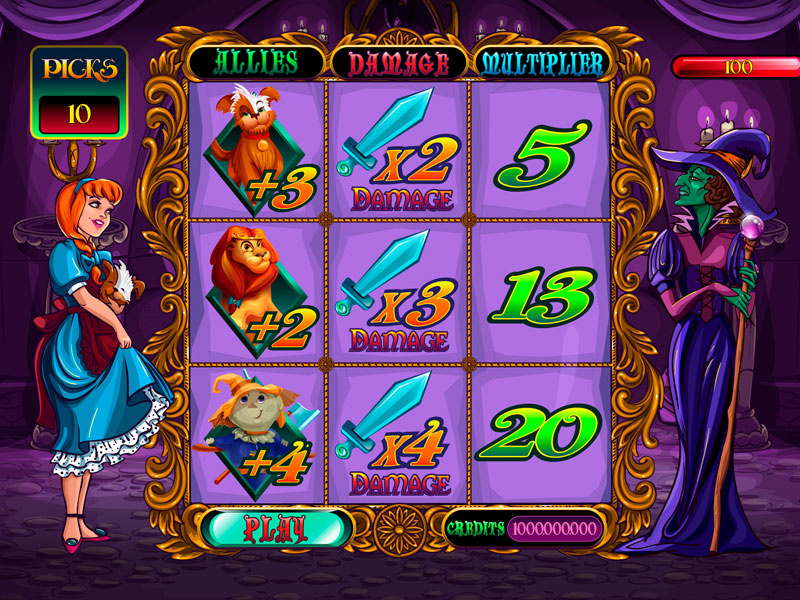Select the dog ally +3 tile

tap(257, 150)
